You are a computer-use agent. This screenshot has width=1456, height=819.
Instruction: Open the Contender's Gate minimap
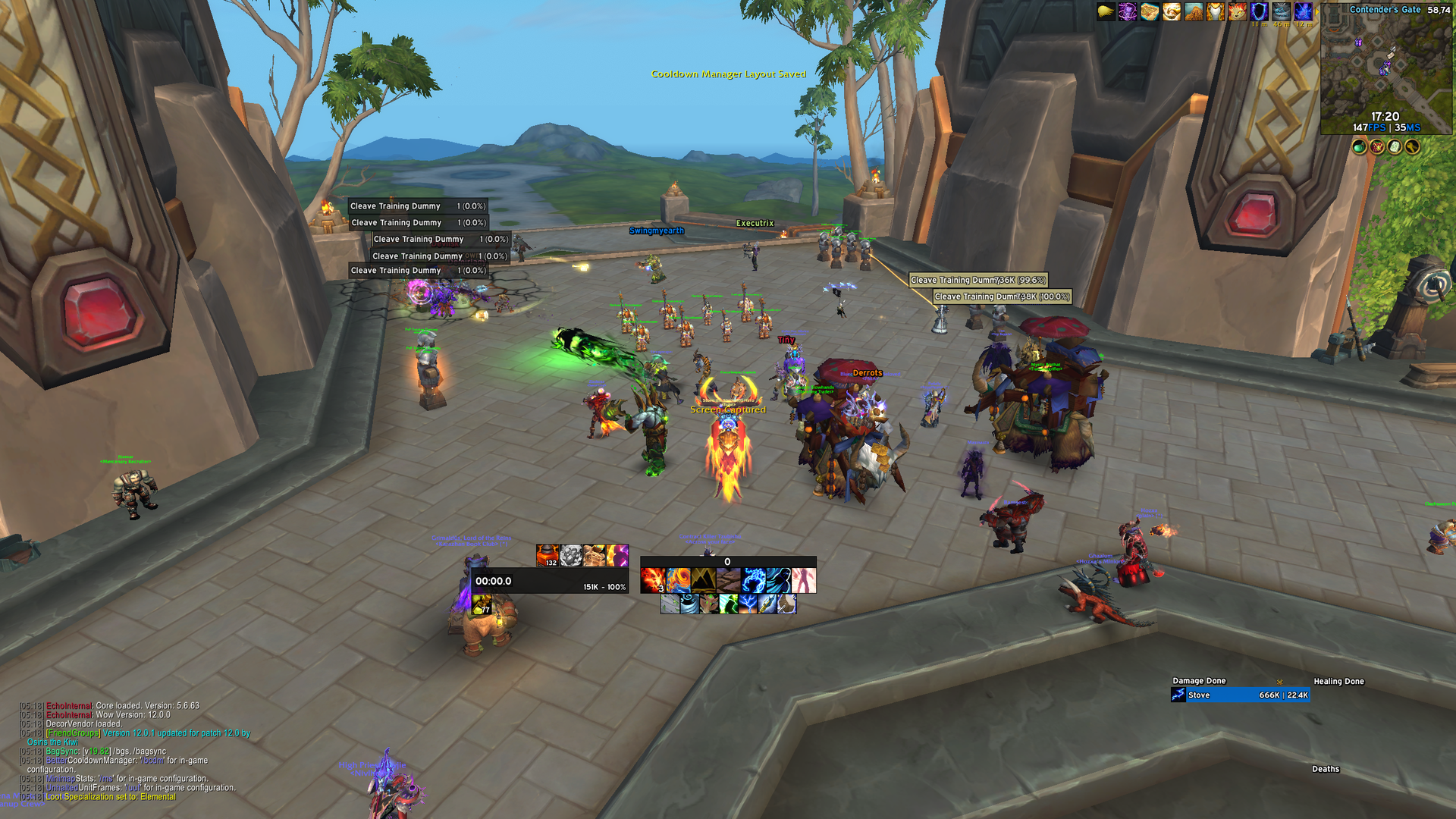(1385, 68)
